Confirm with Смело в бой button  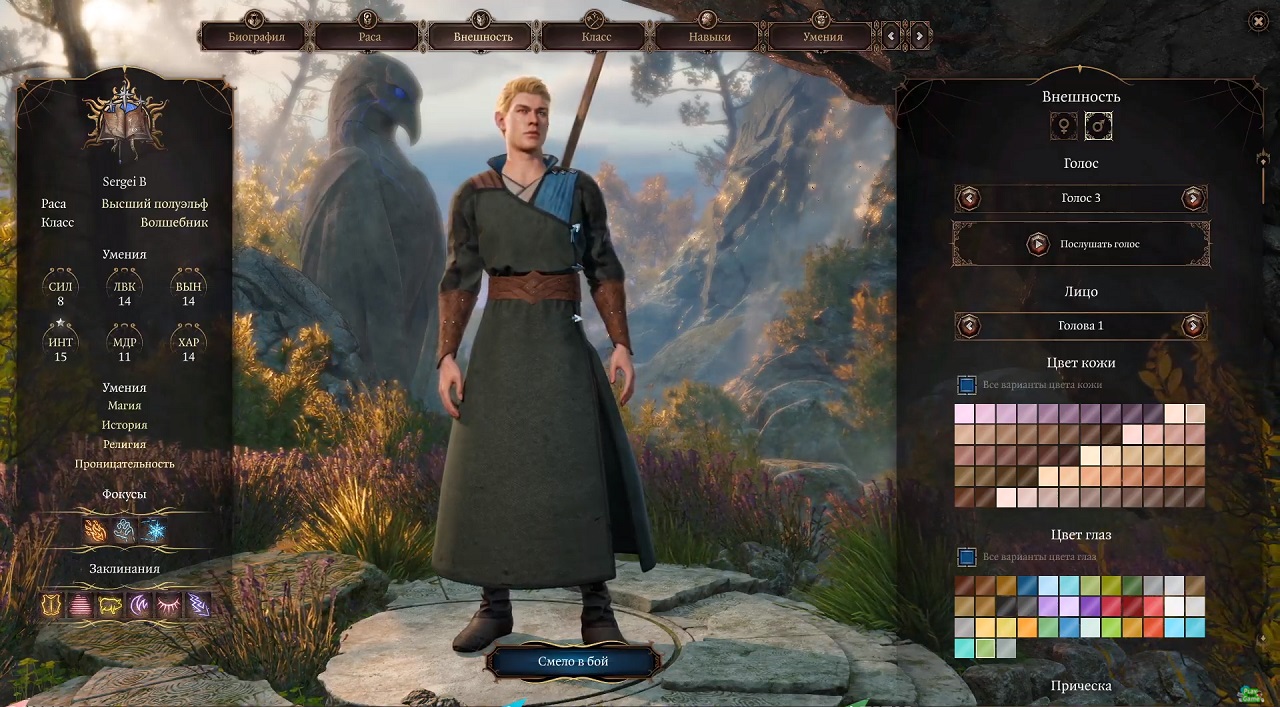[574, 661]
